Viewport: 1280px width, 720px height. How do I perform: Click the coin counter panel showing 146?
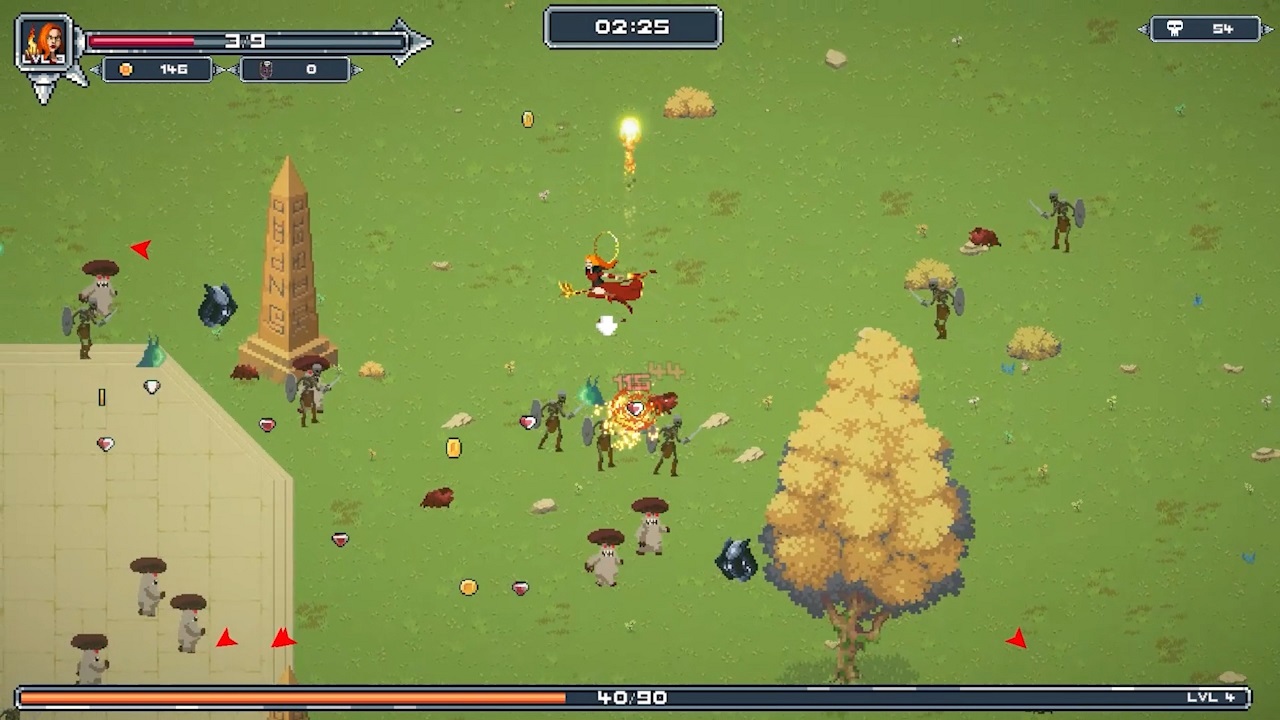[x=155, y=69]
